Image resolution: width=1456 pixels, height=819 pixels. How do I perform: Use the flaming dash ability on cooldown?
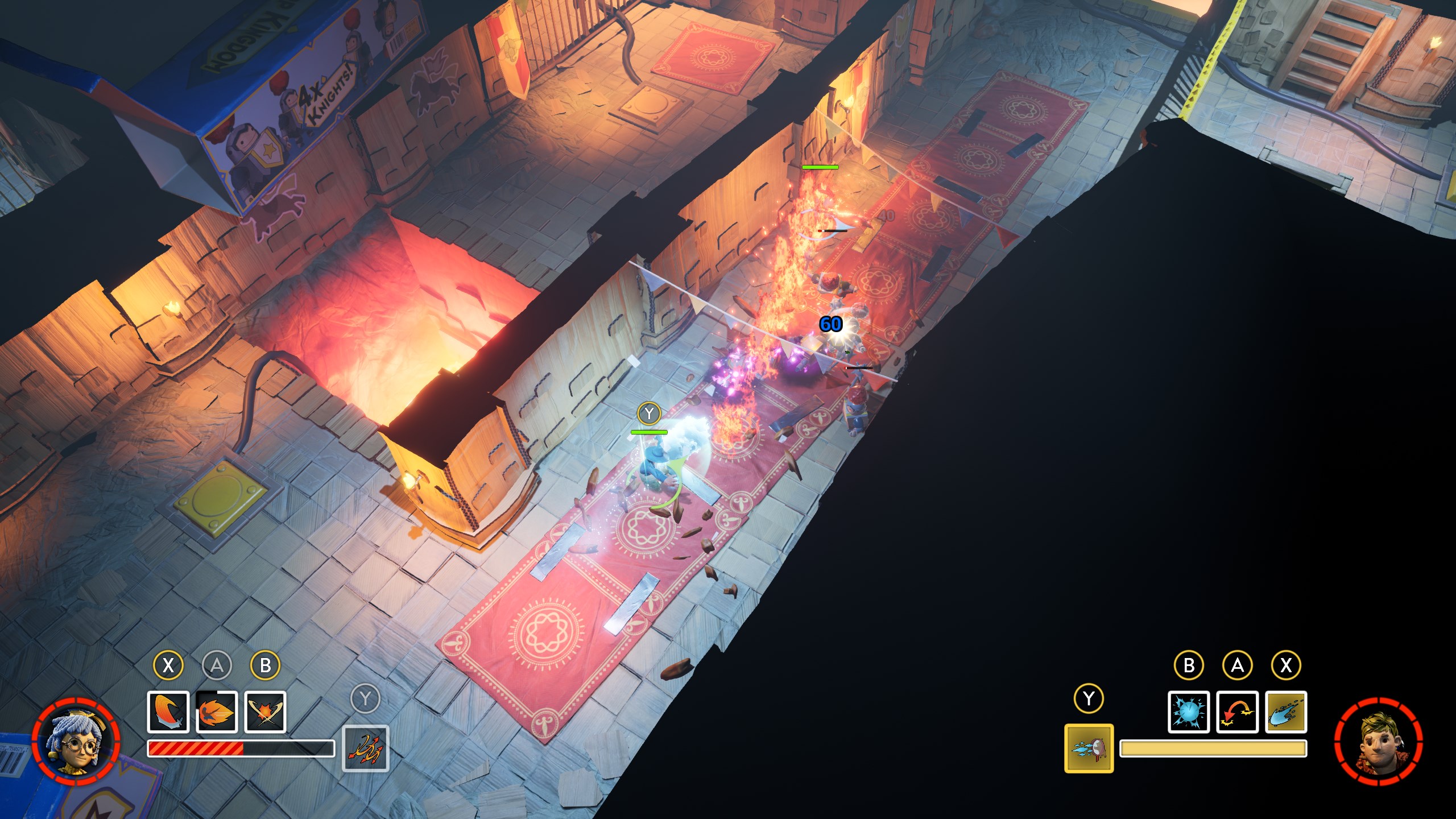pos(217,712)
